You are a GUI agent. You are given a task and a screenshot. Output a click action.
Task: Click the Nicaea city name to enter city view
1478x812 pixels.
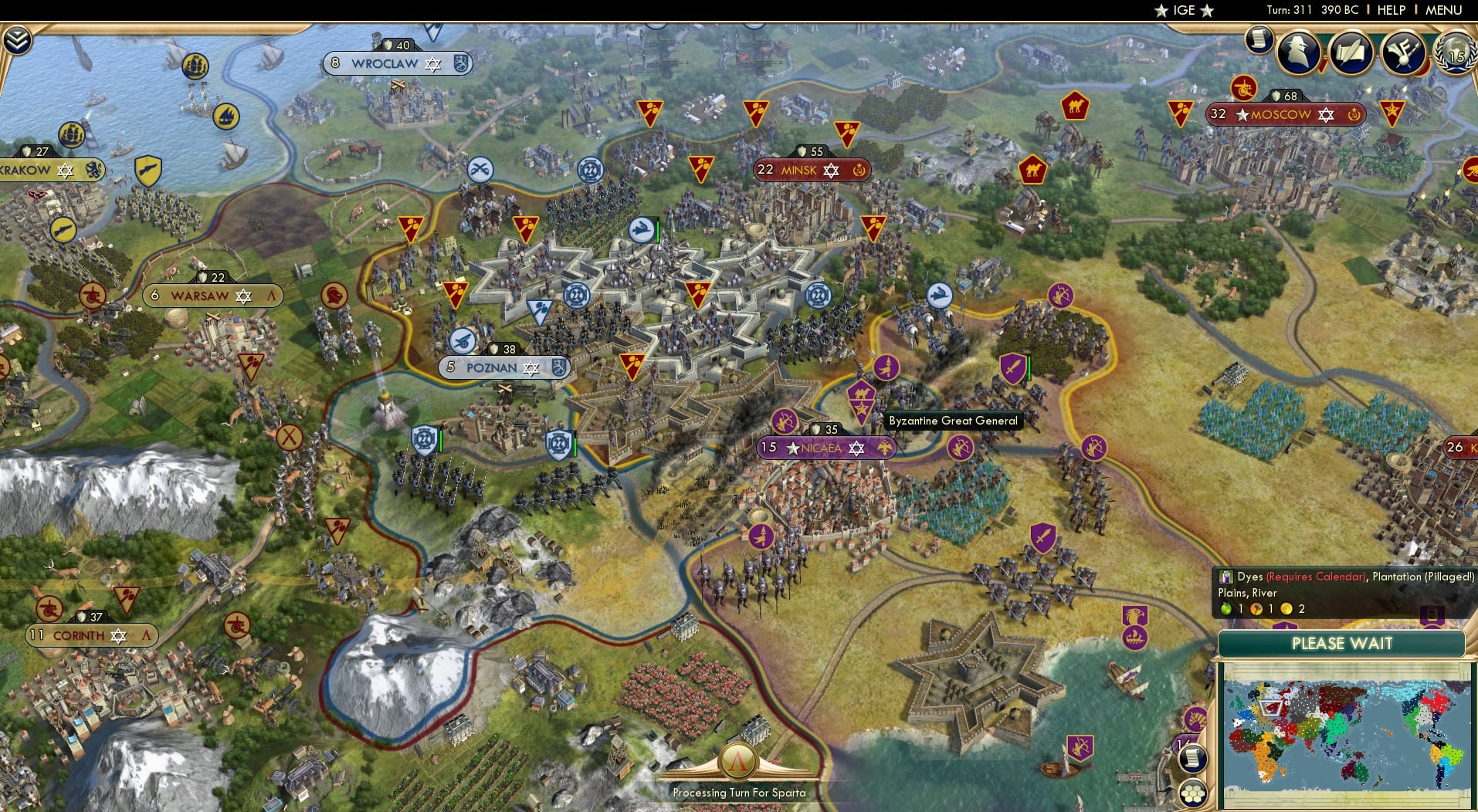pos(821,448)
